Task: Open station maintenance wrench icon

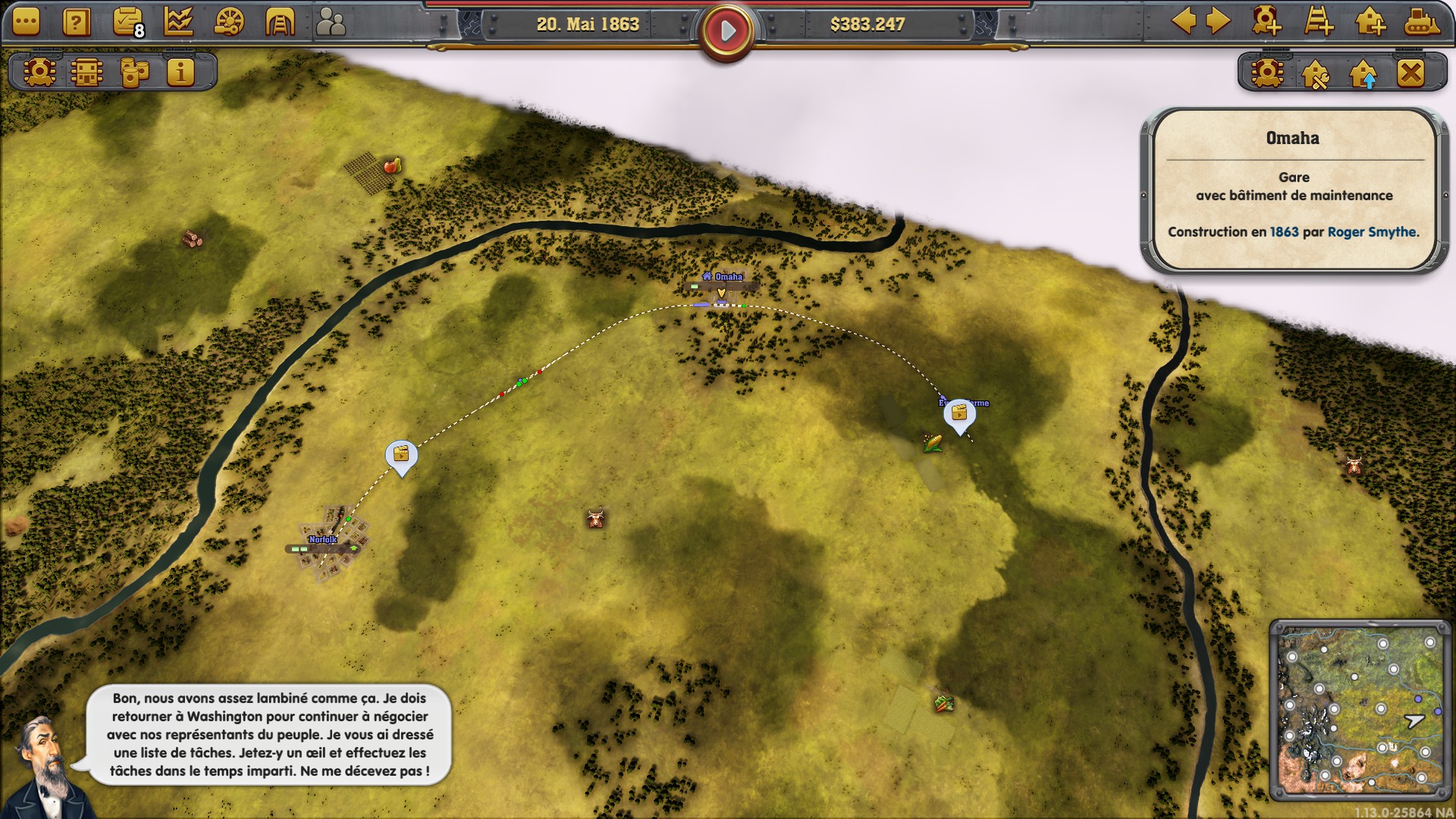Action: 1315,74
